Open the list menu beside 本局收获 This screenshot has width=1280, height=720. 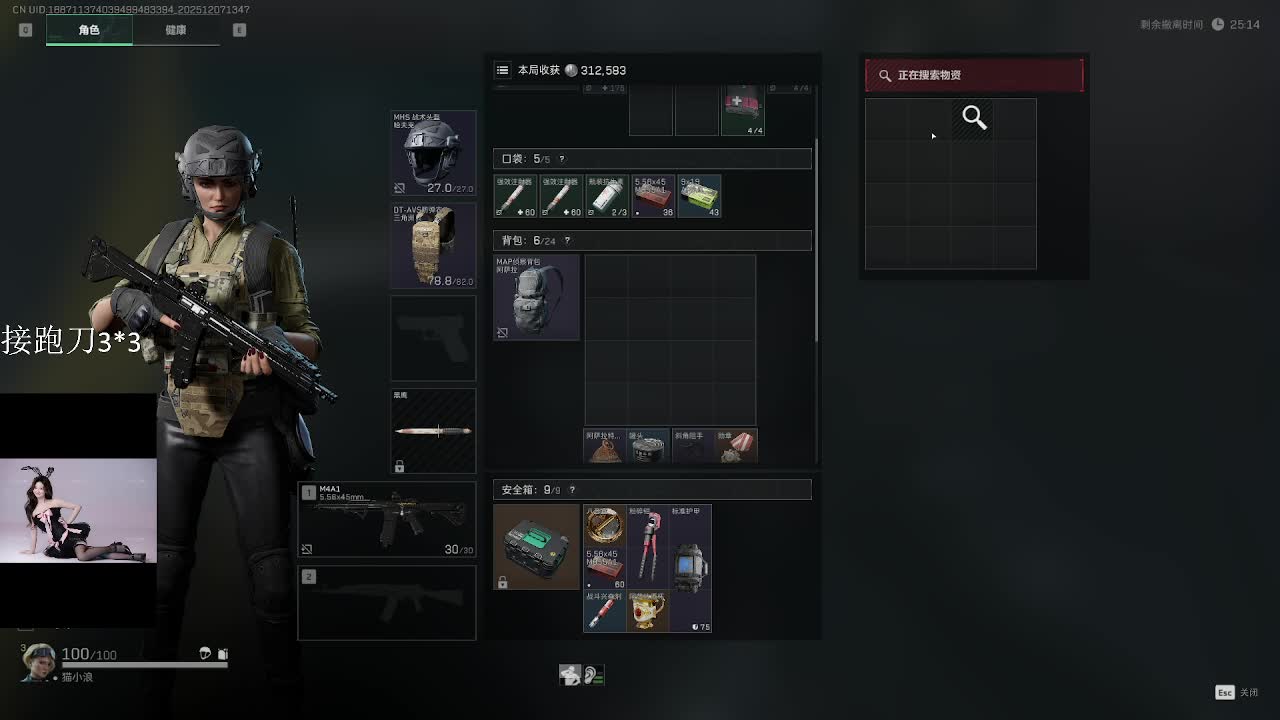coord(502,70)
